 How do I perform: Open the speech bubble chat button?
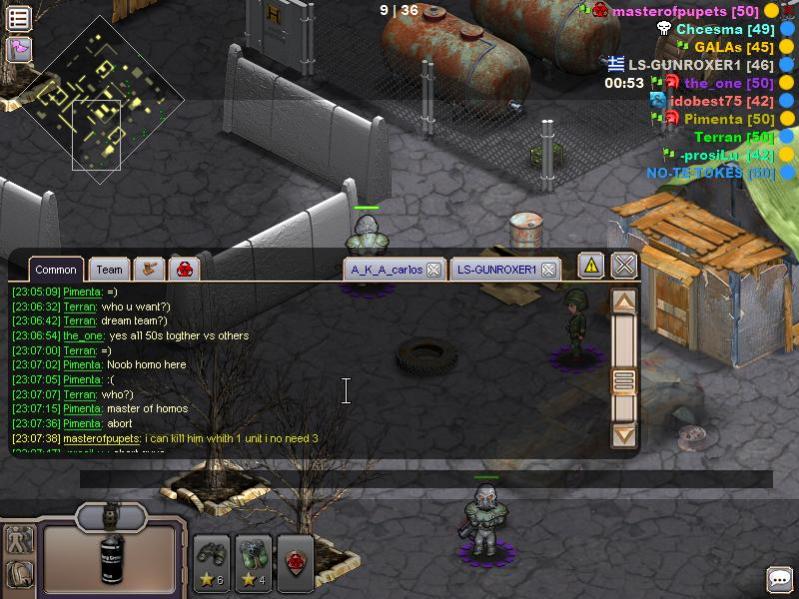click(779, 579)
